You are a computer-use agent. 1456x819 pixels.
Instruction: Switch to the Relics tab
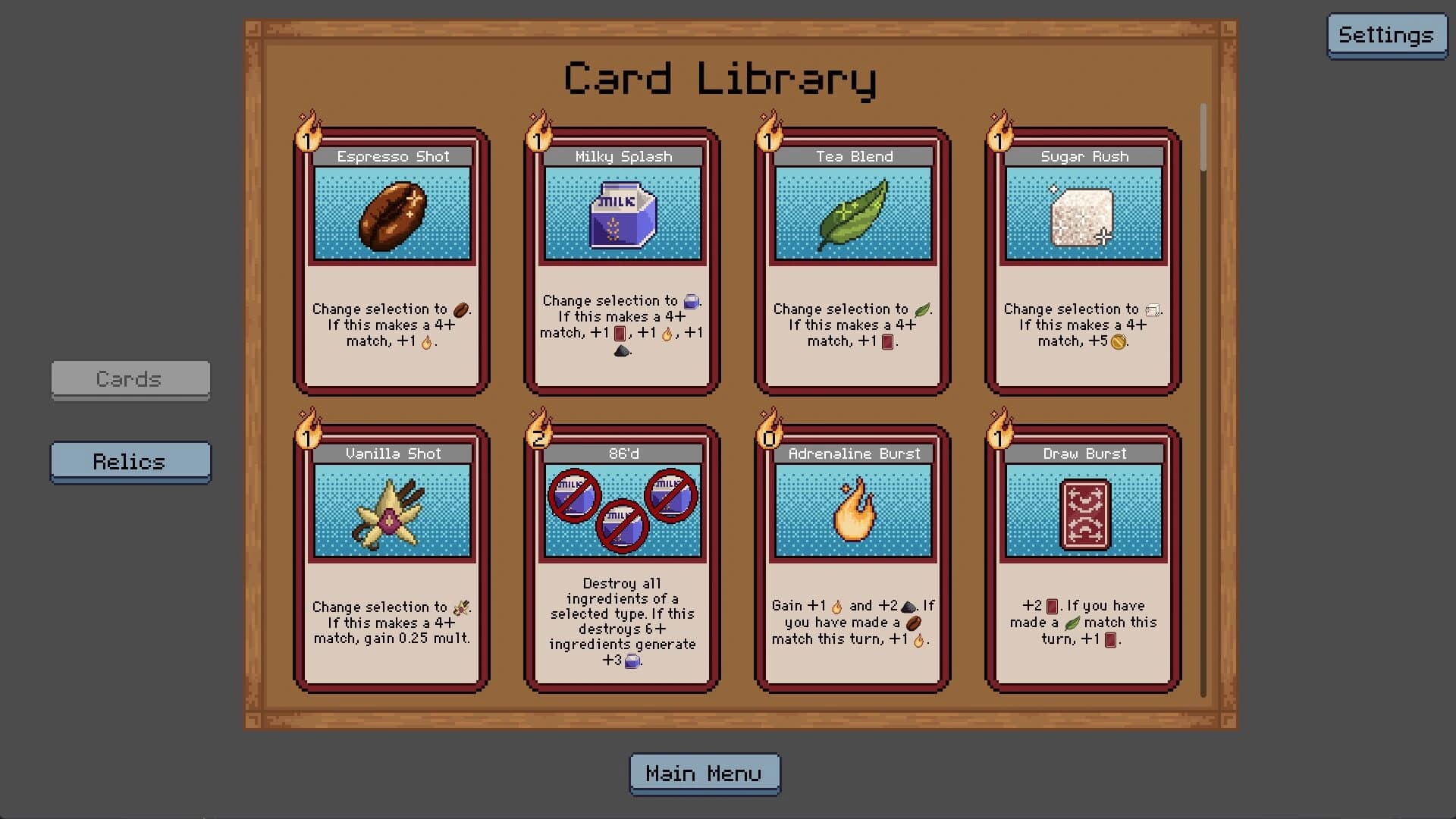tap(130, 462)
